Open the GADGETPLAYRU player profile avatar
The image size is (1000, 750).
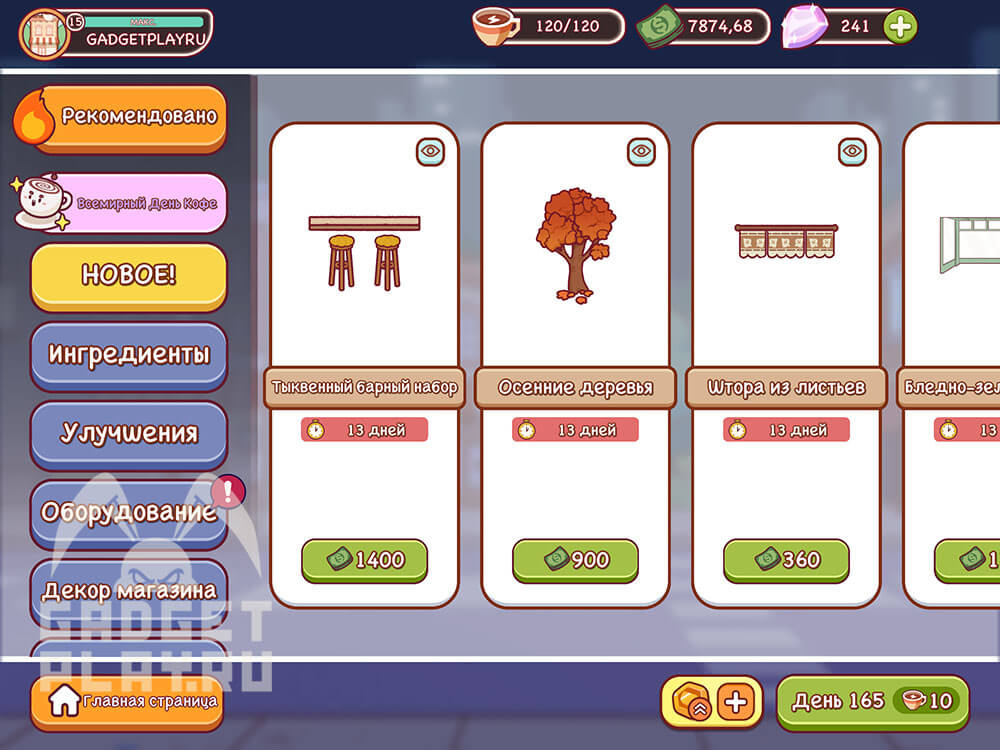pos(43,35)
